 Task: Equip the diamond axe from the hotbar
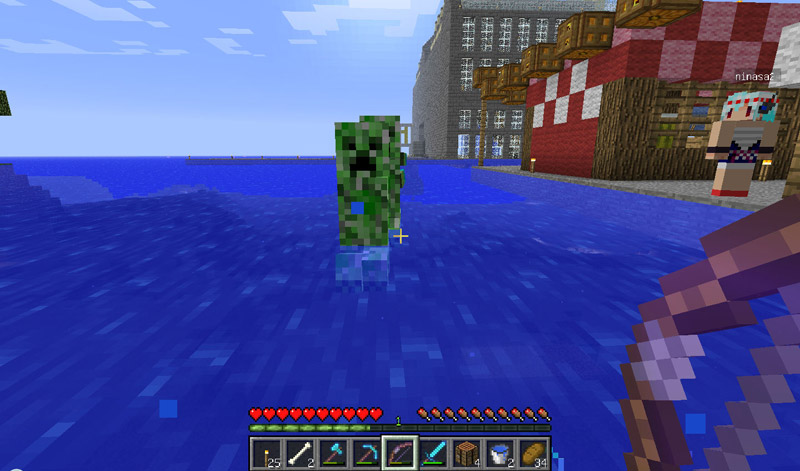332,453
